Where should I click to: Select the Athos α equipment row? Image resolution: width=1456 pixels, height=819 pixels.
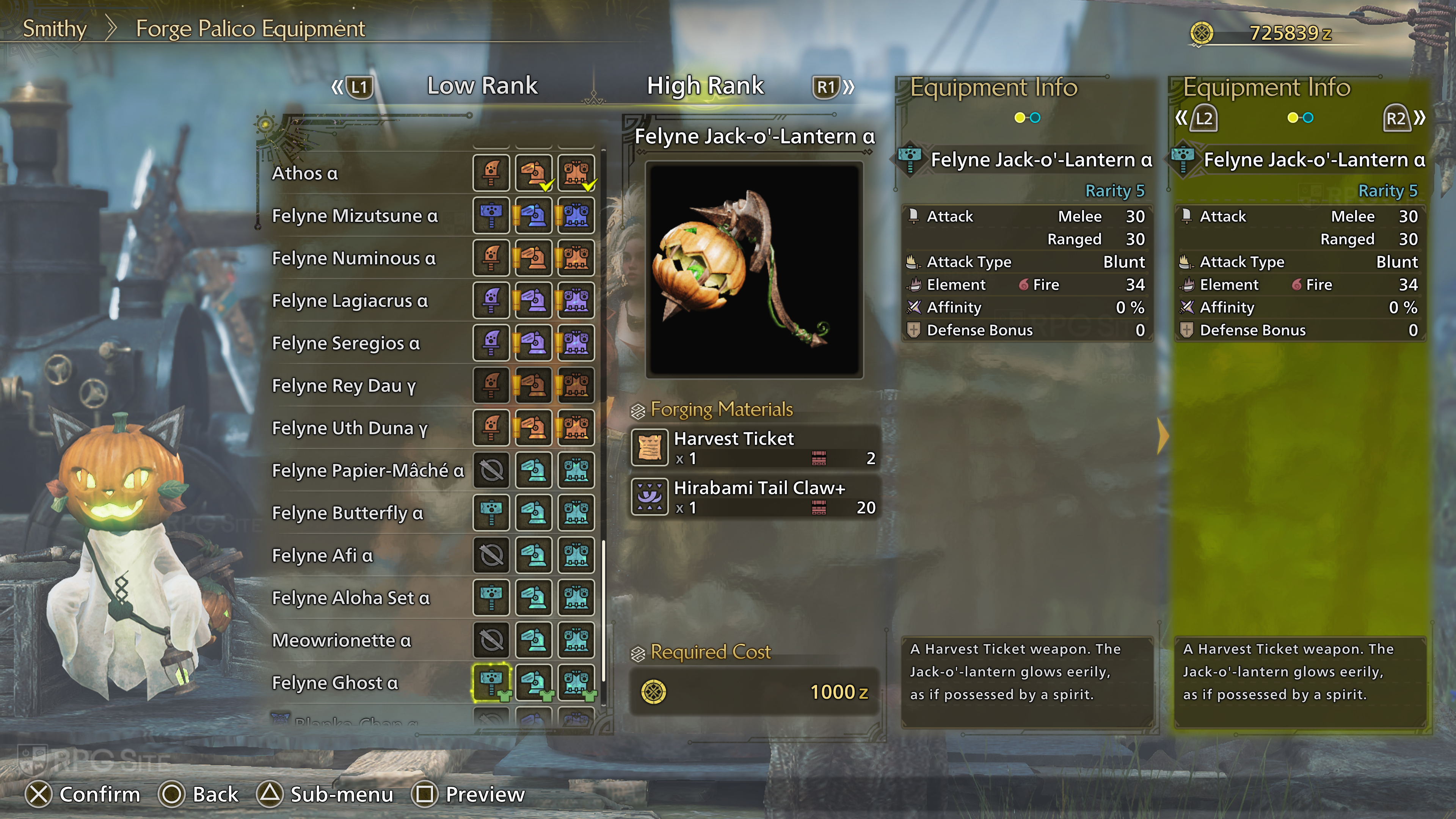click(x=305, y=173)
